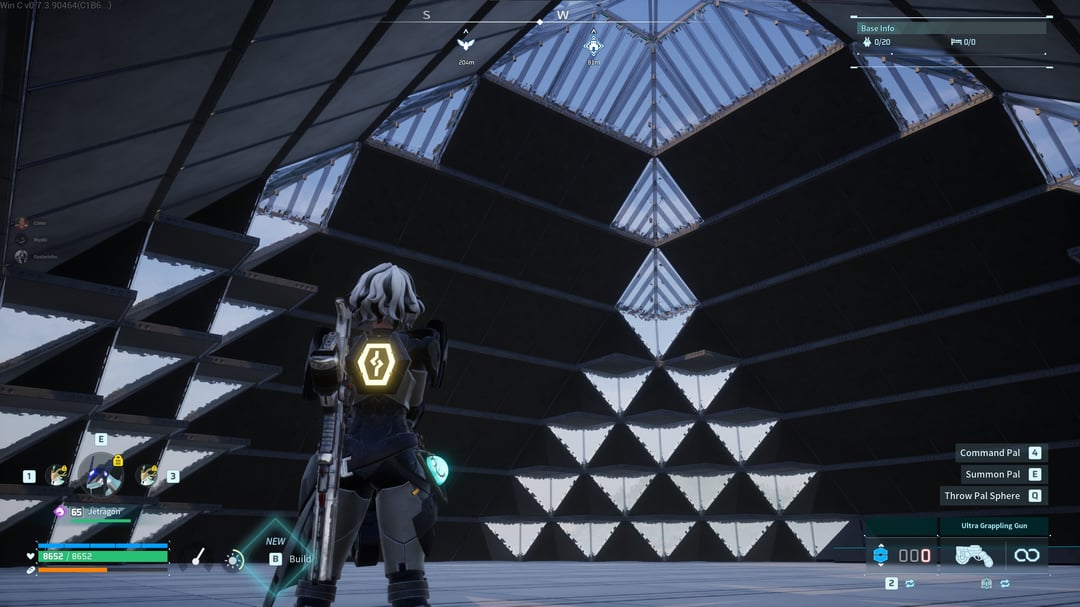Select the blue Pal Sphere slot
Viewport: 1080px width, 607px height.
(x=880, y=555)
